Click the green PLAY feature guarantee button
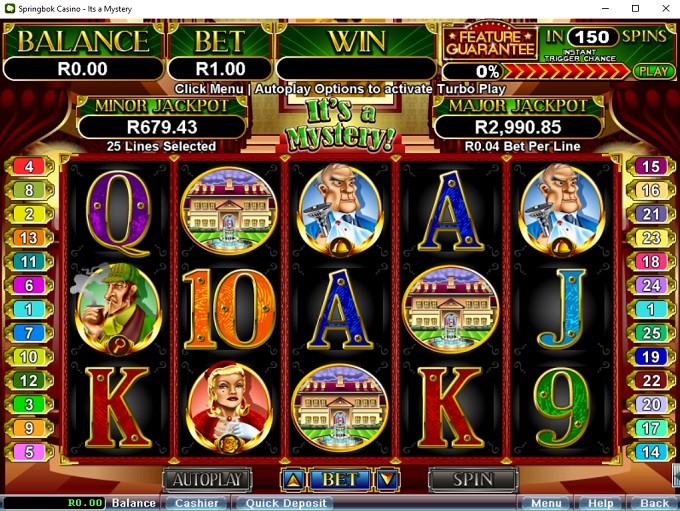This screenshot has width=680, height=511. (x=653, y=72)
